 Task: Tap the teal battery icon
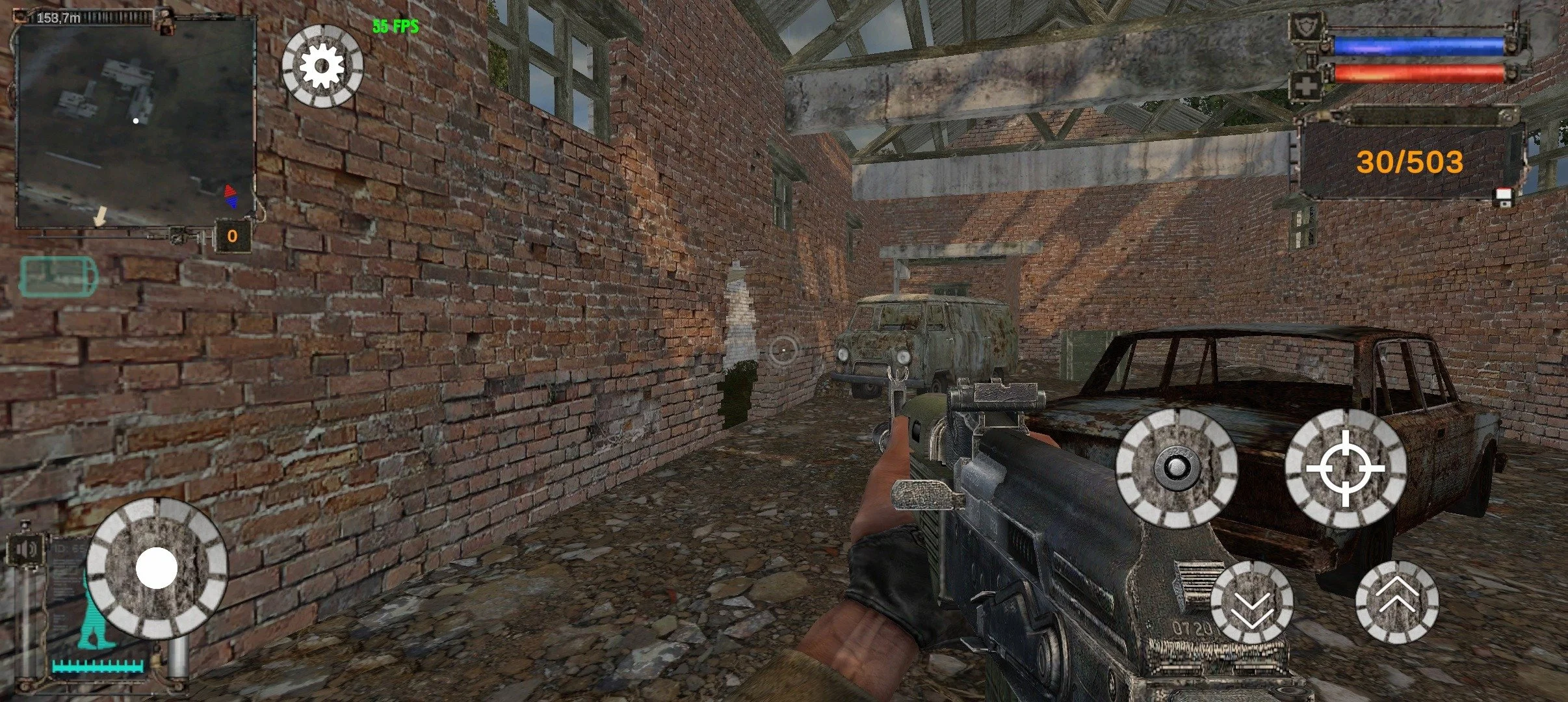tap(58, 277)
